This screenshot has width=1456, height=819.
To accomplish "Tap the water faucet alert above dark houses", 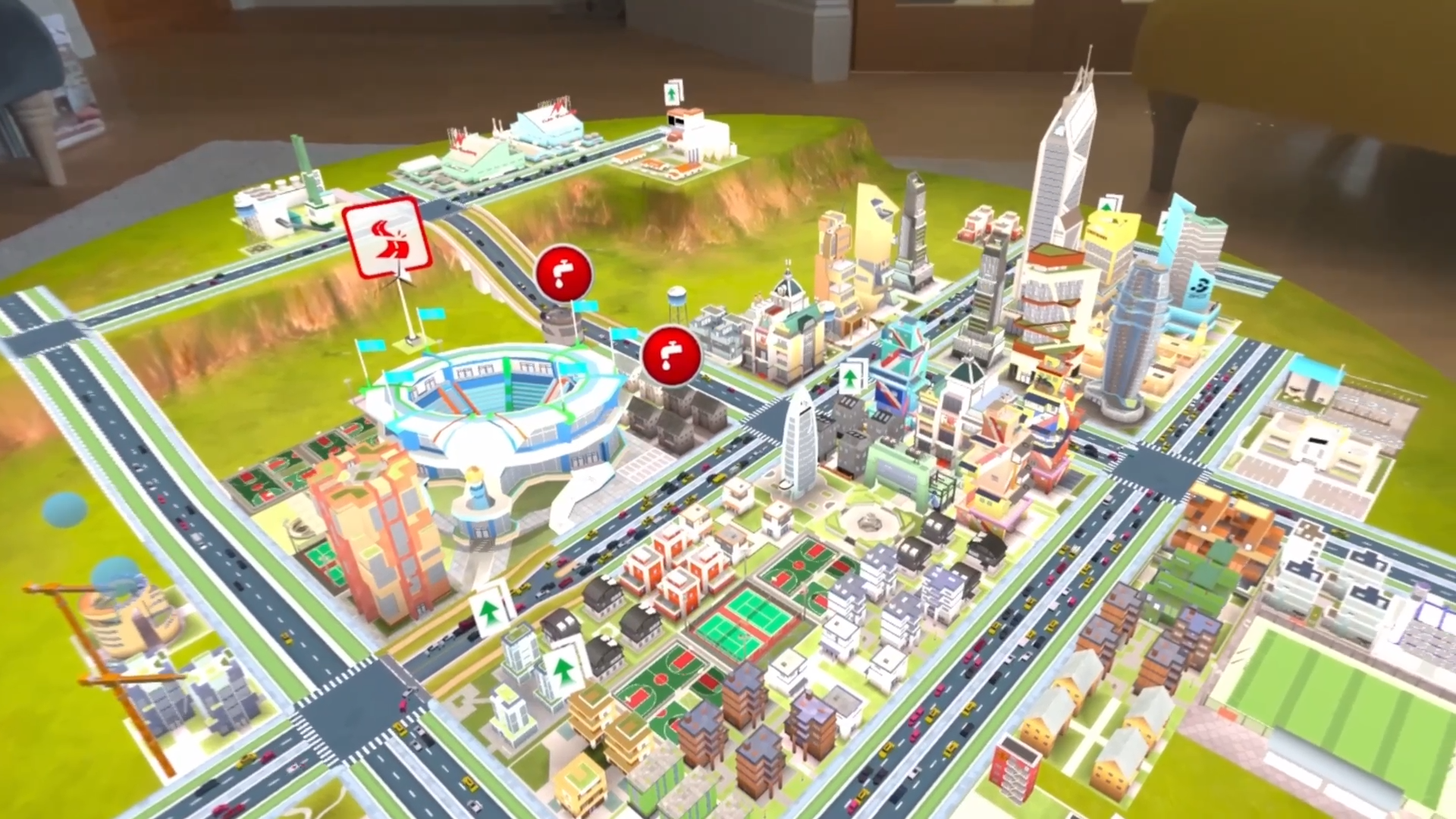I will coord(671,355).
